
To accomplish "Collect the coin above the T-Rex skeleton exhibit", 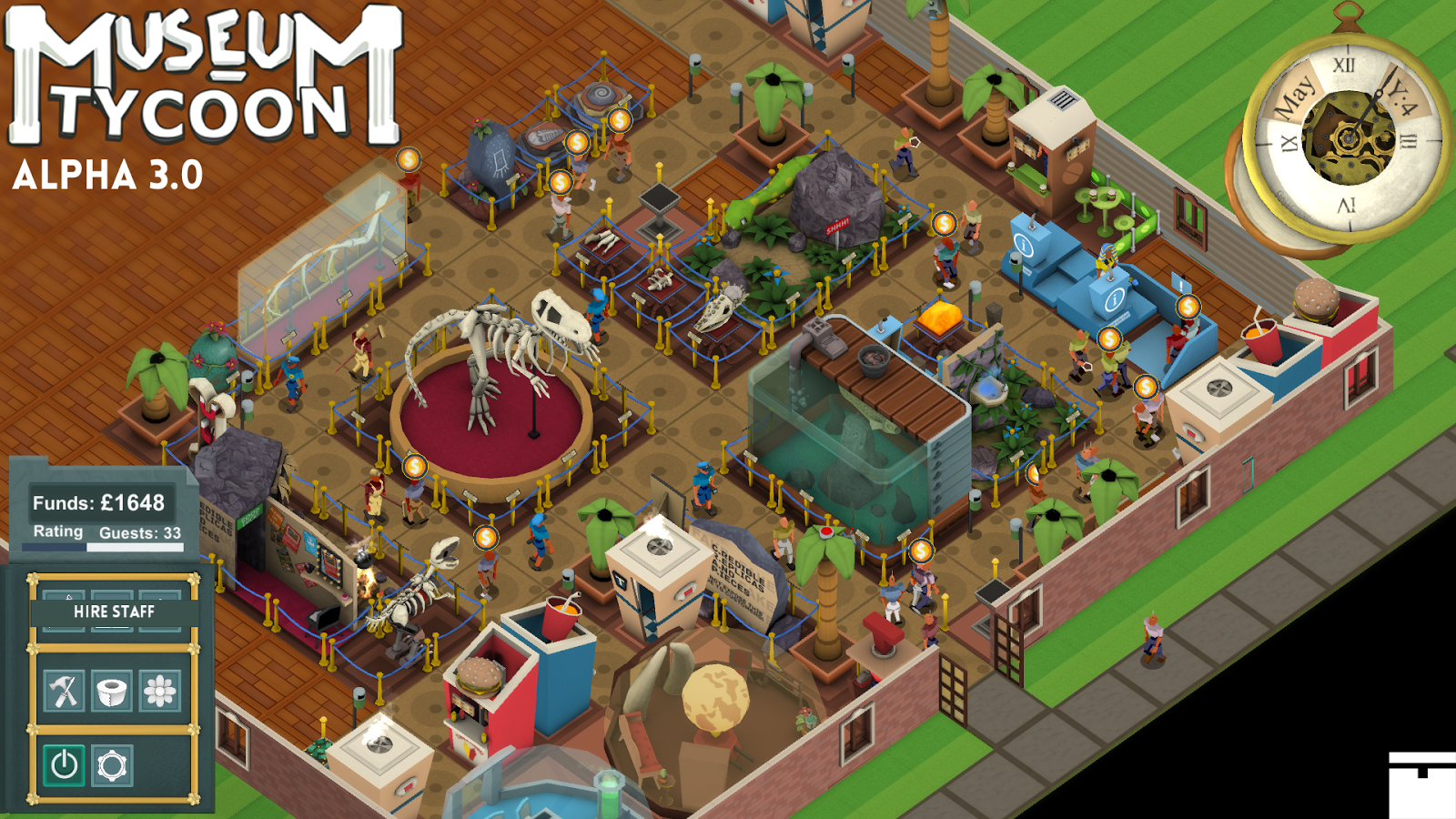I will (x=414, y=466).
